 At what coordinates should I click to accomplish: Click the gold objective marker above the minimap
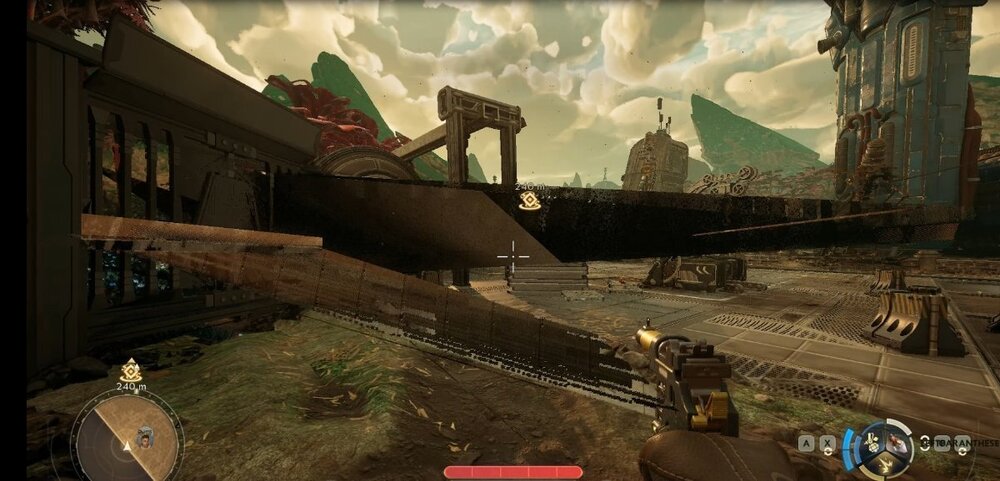130,371
